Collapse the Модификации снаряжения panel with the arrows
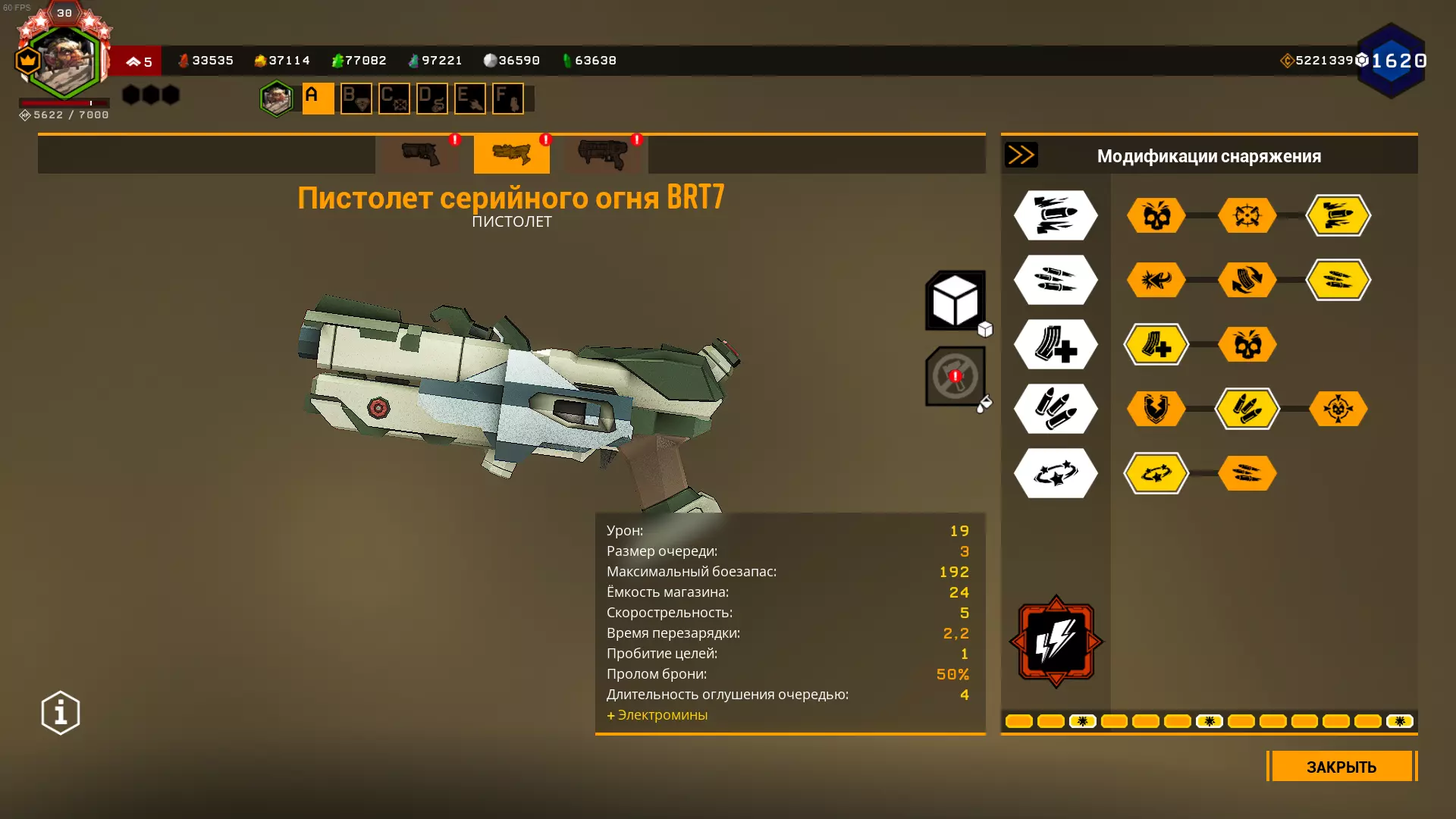The width and height of the screenshot is (1456, 819). click(x=1021, y=155)
